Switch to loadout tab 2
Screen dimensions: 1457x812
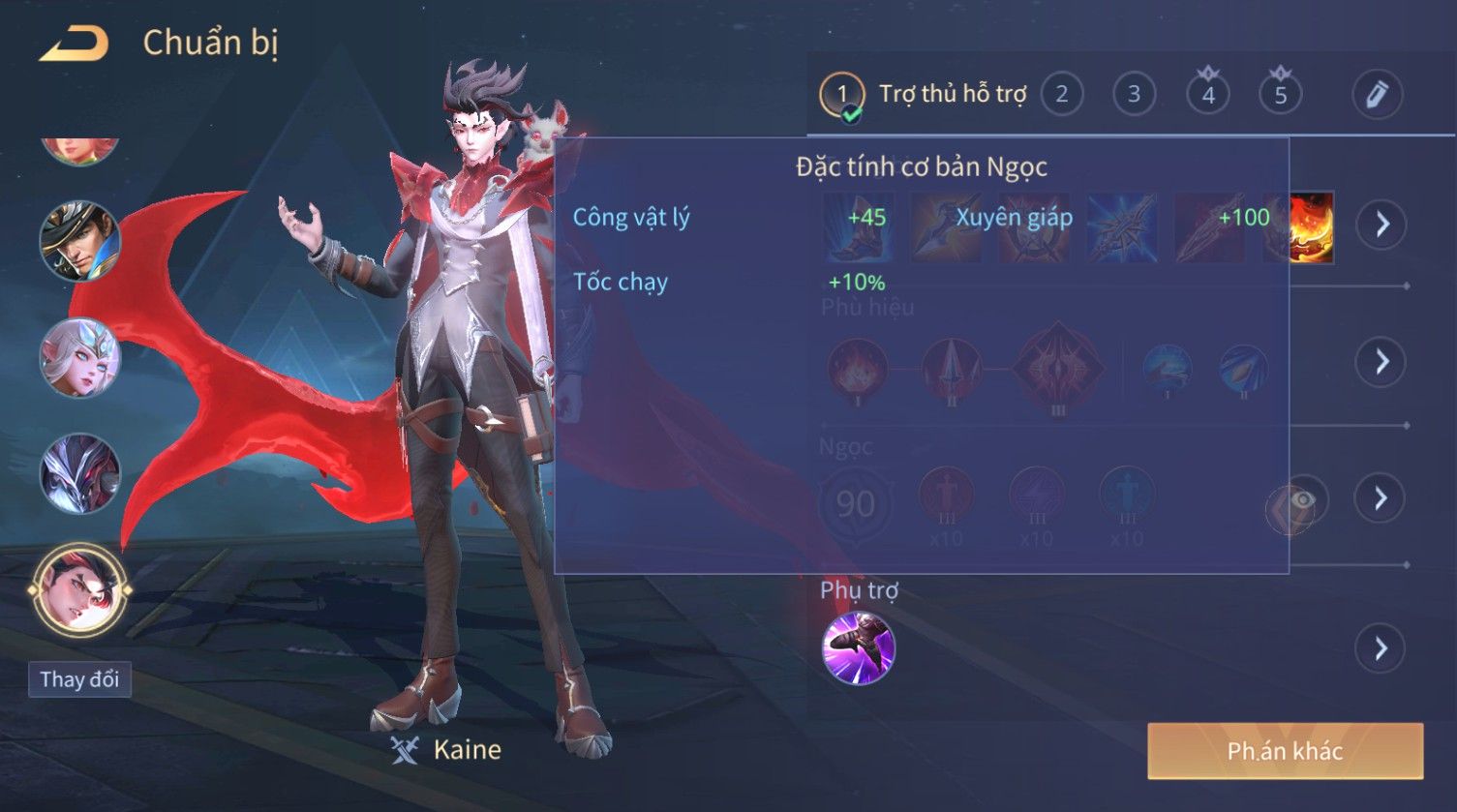click(1062, 95)
